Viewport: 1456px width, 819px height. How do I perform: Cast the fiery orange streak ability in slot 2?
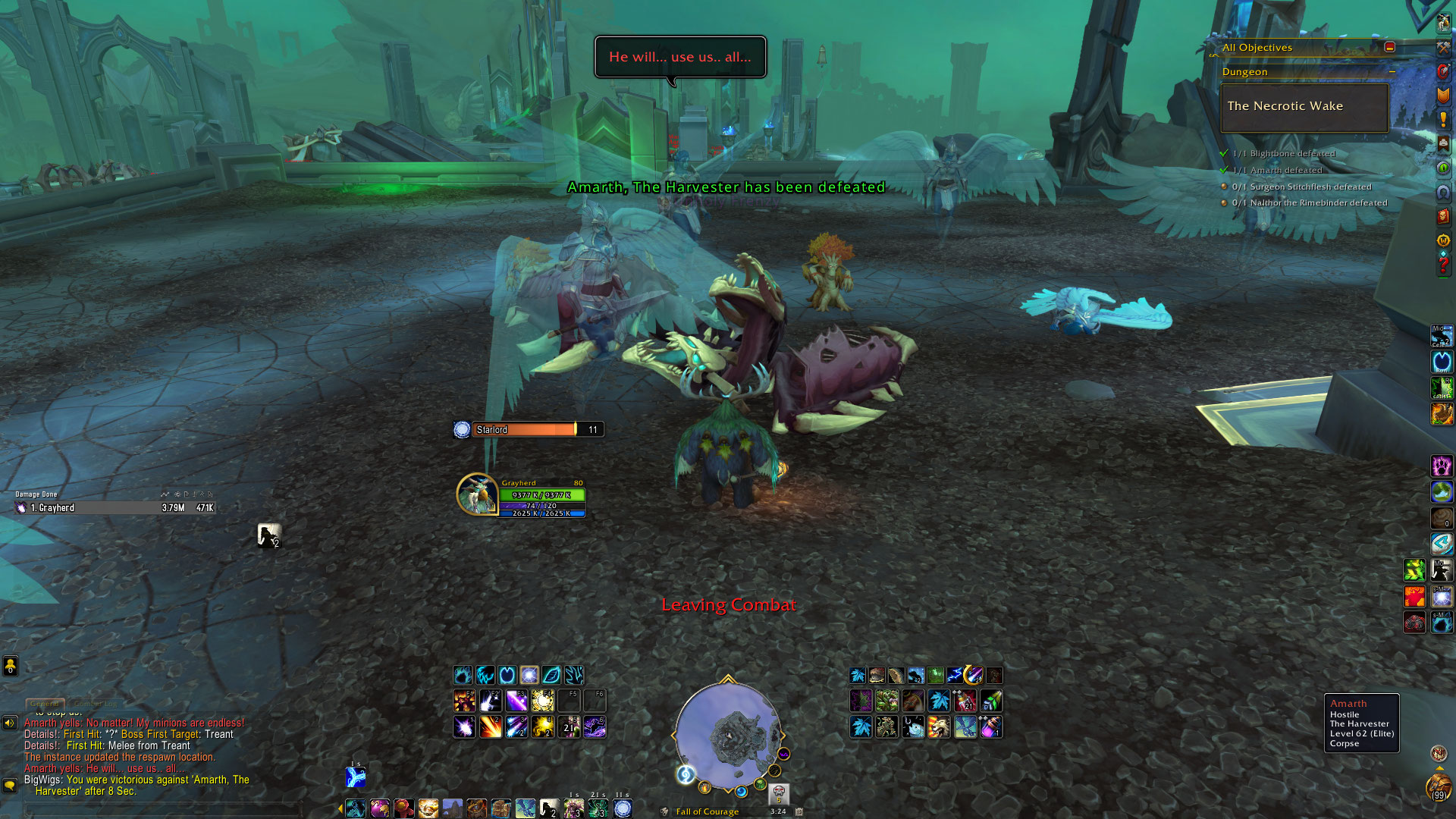490,727
